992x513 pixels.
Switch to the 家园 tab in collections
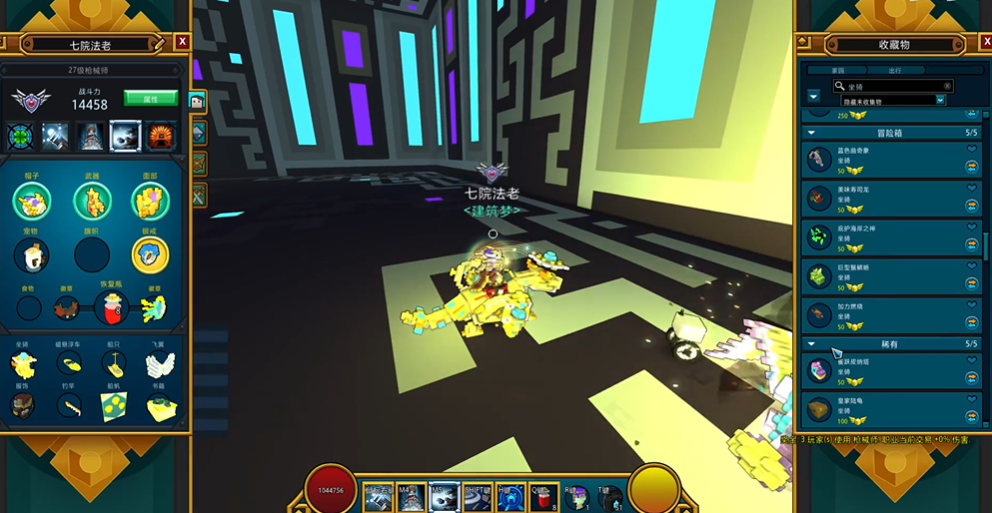pos(838,70)
